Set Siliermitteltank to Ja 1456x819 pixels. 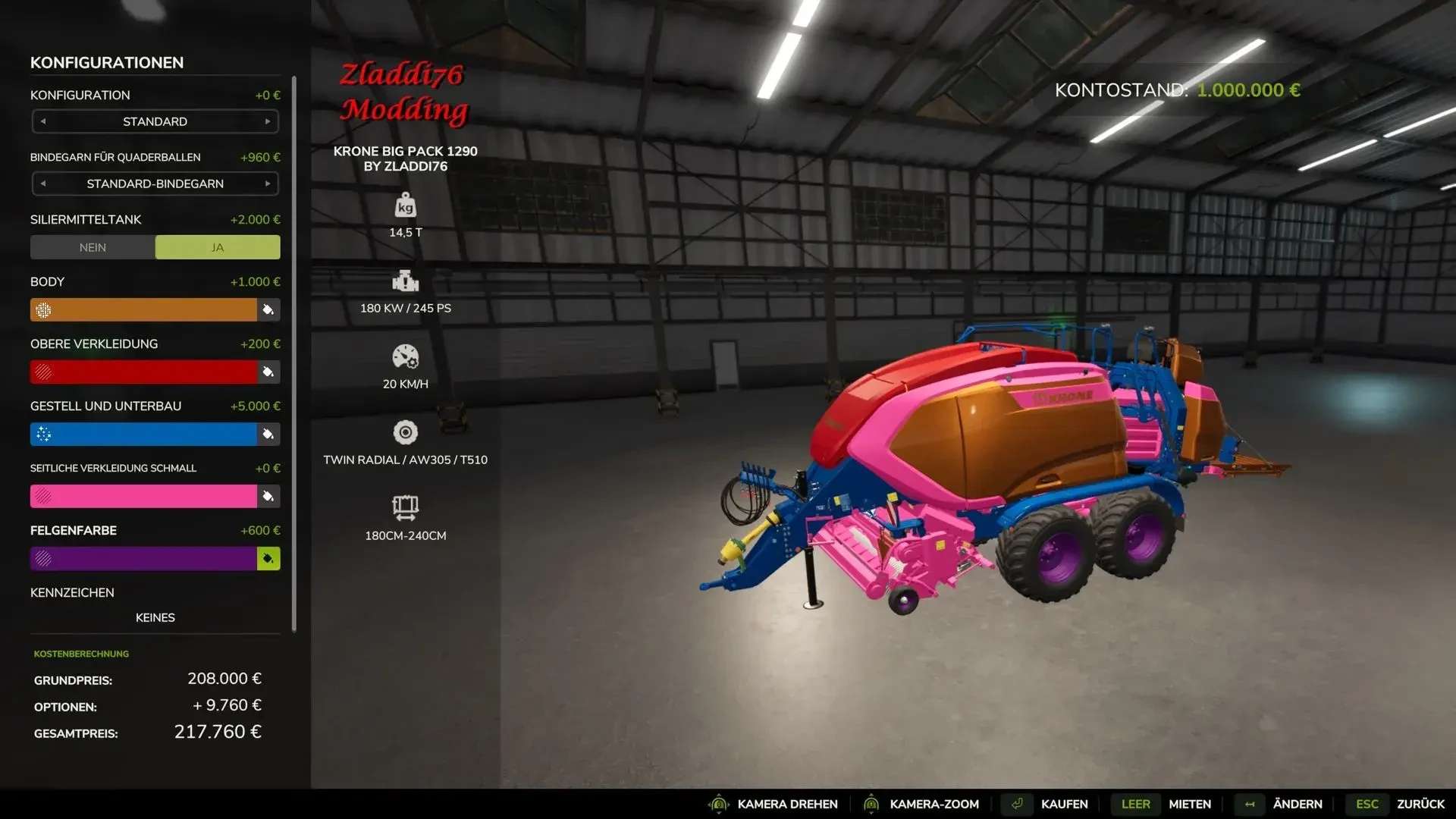coord(218,247)
